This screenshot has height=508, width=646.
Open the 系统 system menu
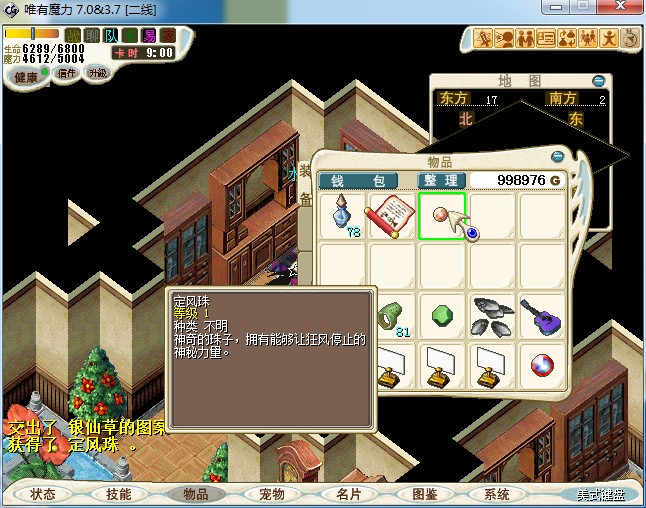(497, 494)
